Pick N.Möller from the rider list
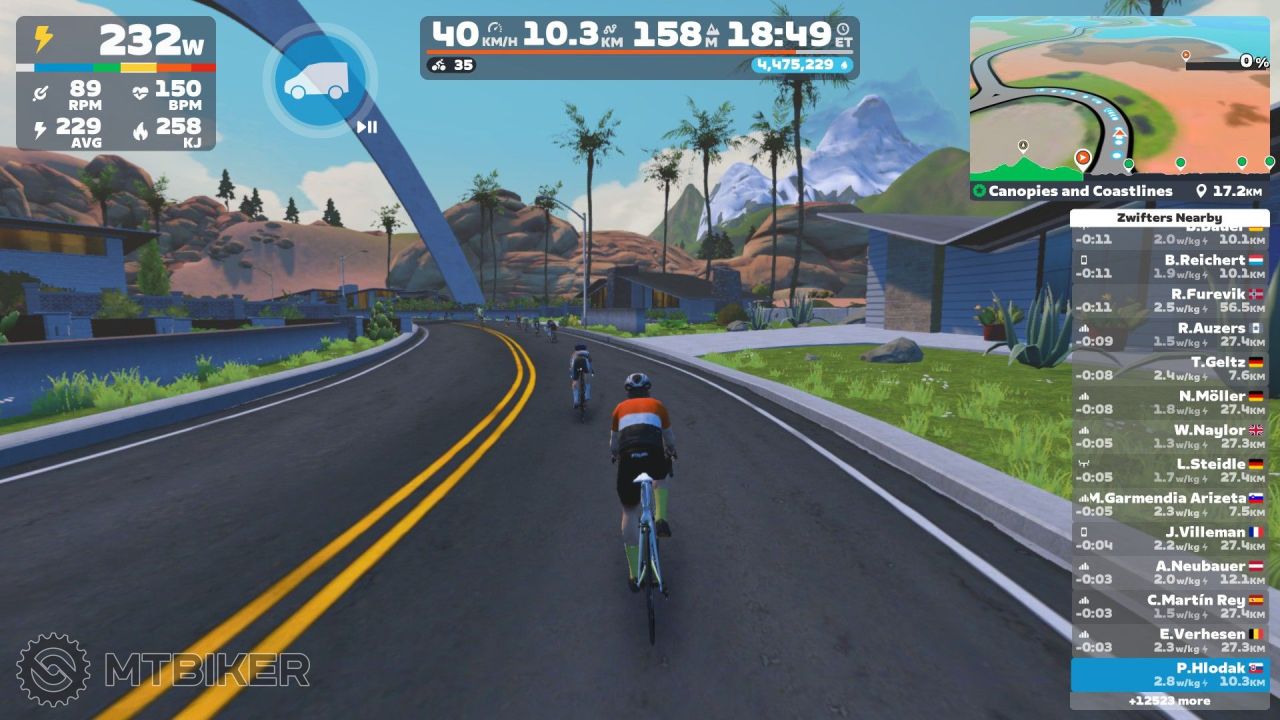 pyautogui.click(x=1170, y=402)
